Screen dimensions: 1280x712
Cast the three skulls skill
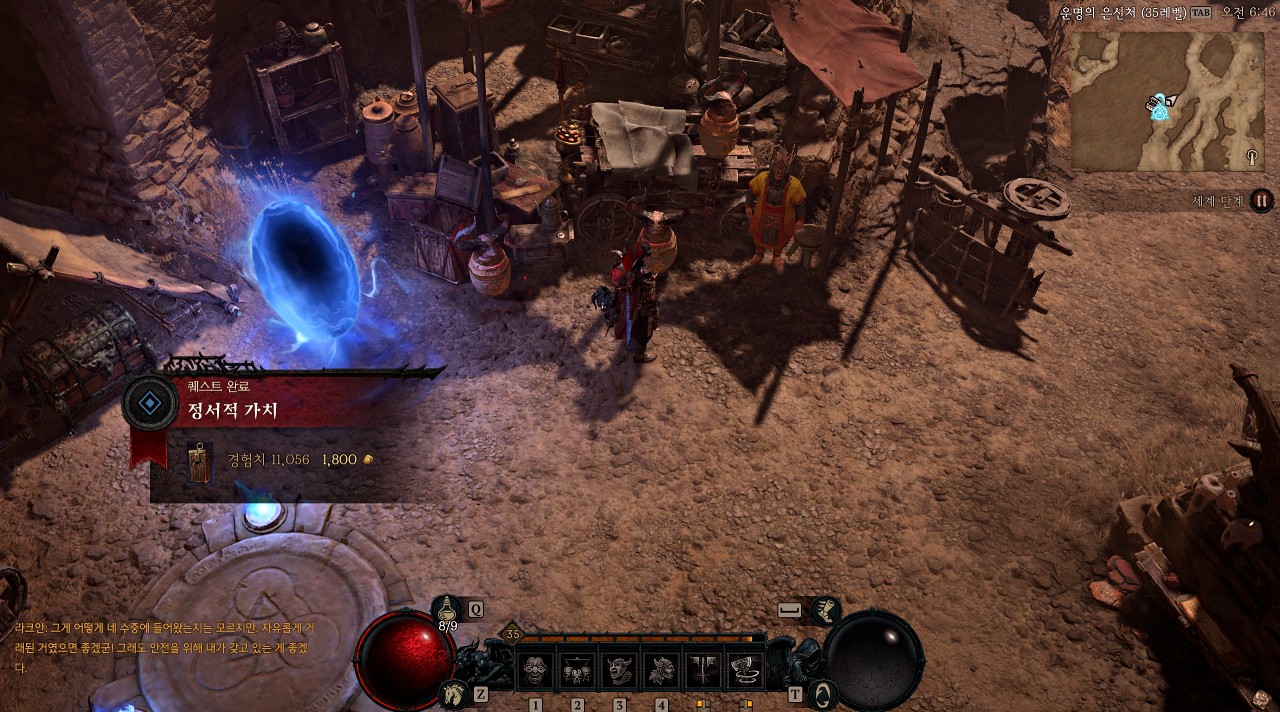(577, 670)
